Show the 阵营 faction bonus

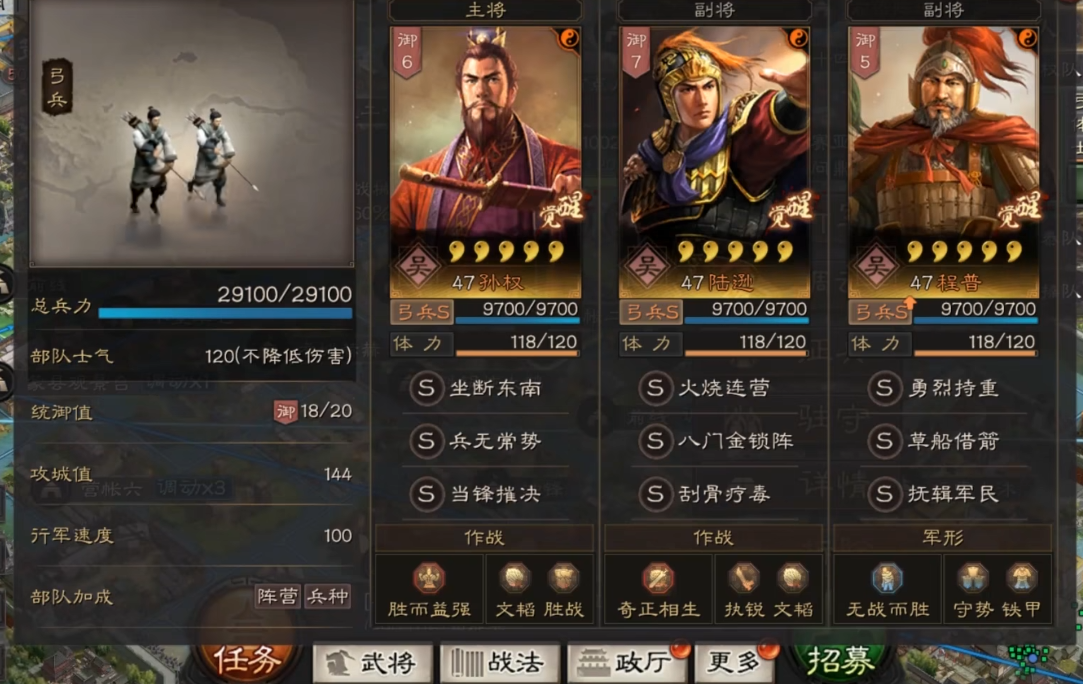(x=277, y=597)
